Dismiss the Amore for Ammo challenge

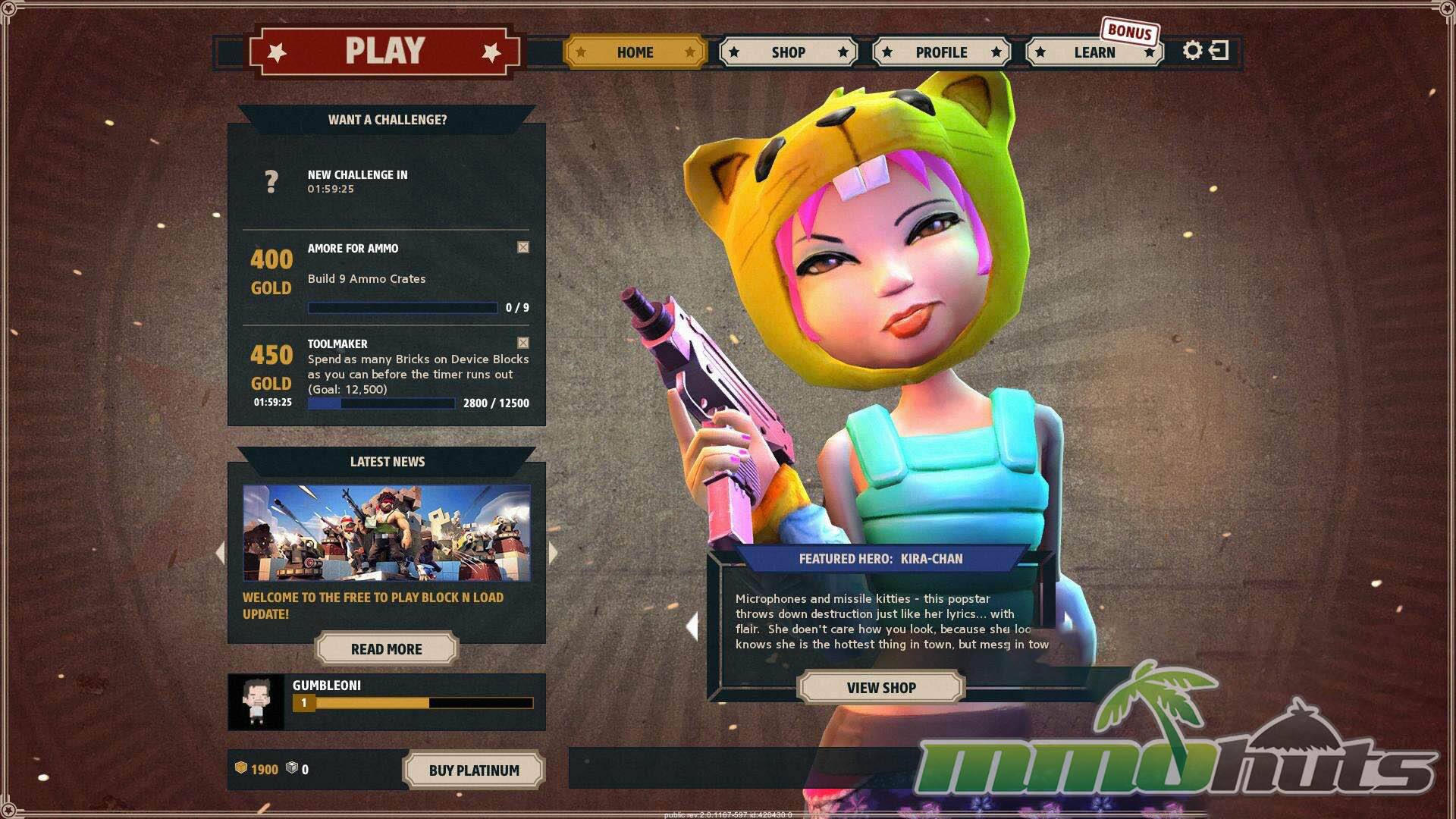[x=523, y=247]
